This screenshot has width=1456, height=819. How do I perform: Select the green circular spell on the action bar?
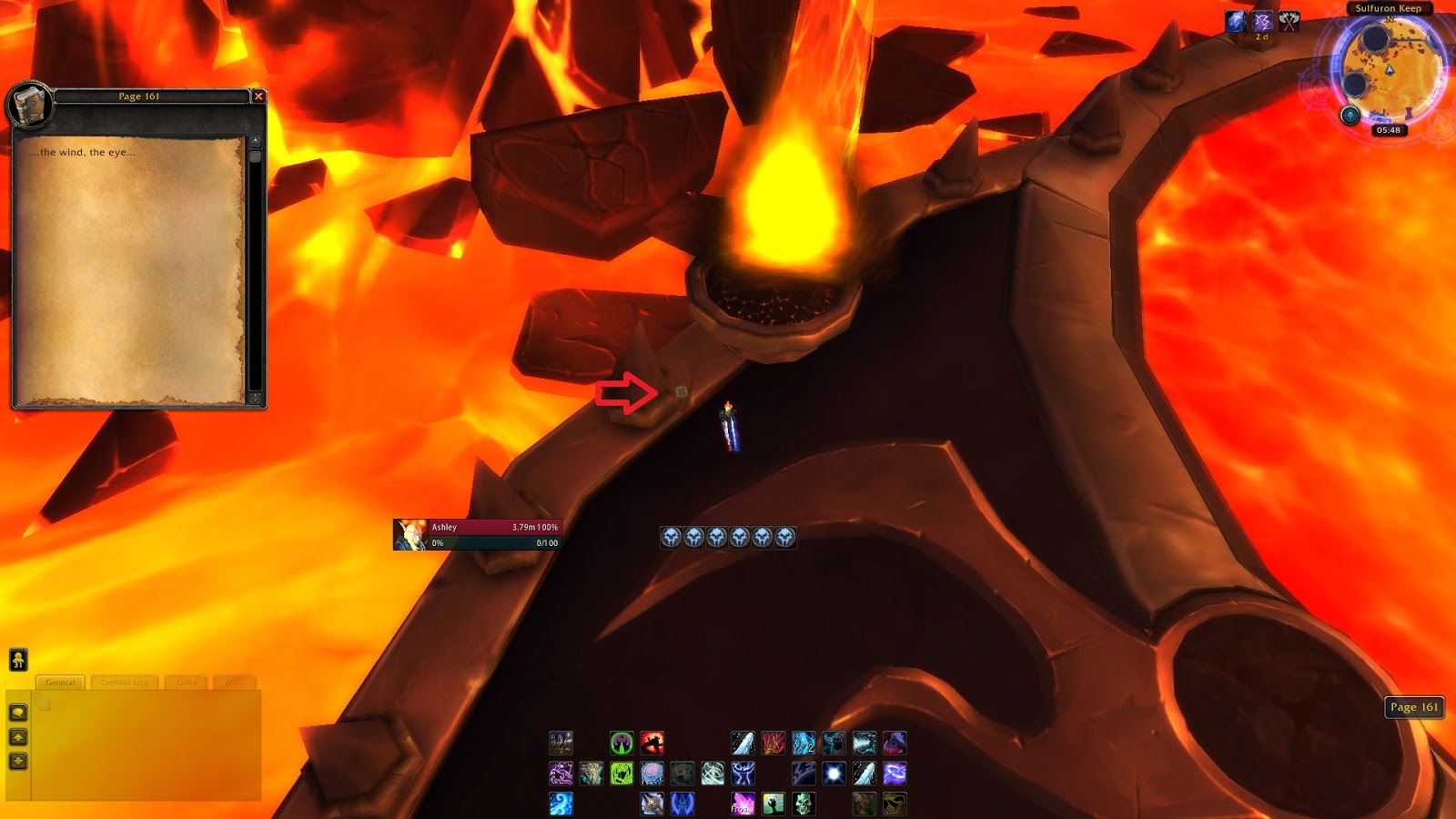coord(622,743)
